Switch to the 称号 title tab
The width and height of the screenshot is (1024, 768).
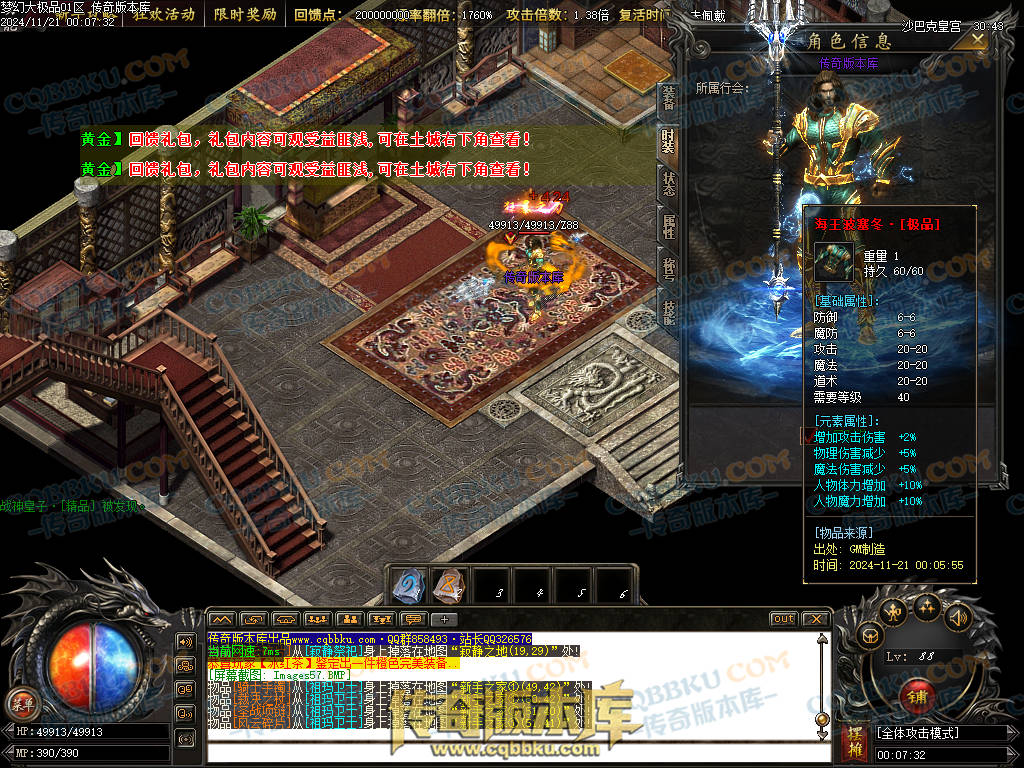tap(668, 270)
